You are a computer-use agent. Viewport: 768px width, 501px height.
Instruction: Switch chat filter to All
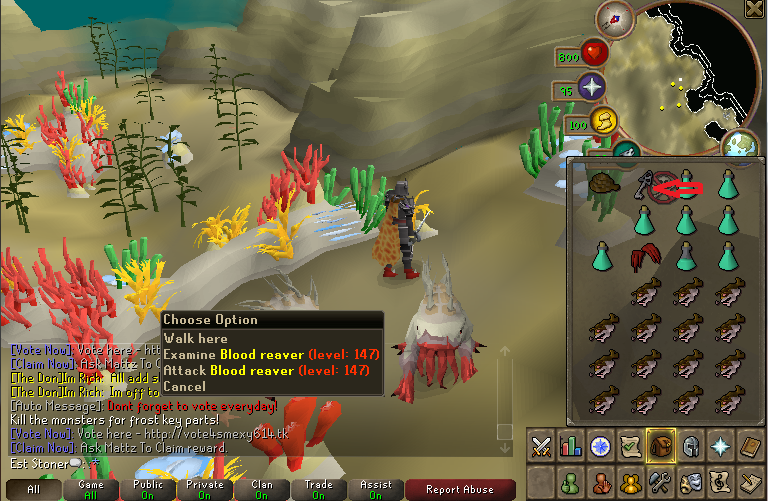coord(33,489)
